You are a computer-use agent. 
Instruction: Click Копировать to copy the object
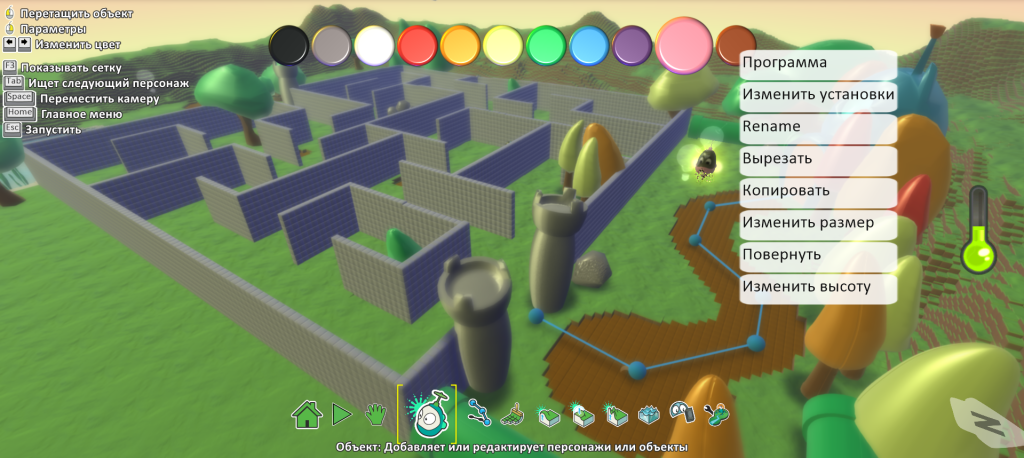(817, 191)
